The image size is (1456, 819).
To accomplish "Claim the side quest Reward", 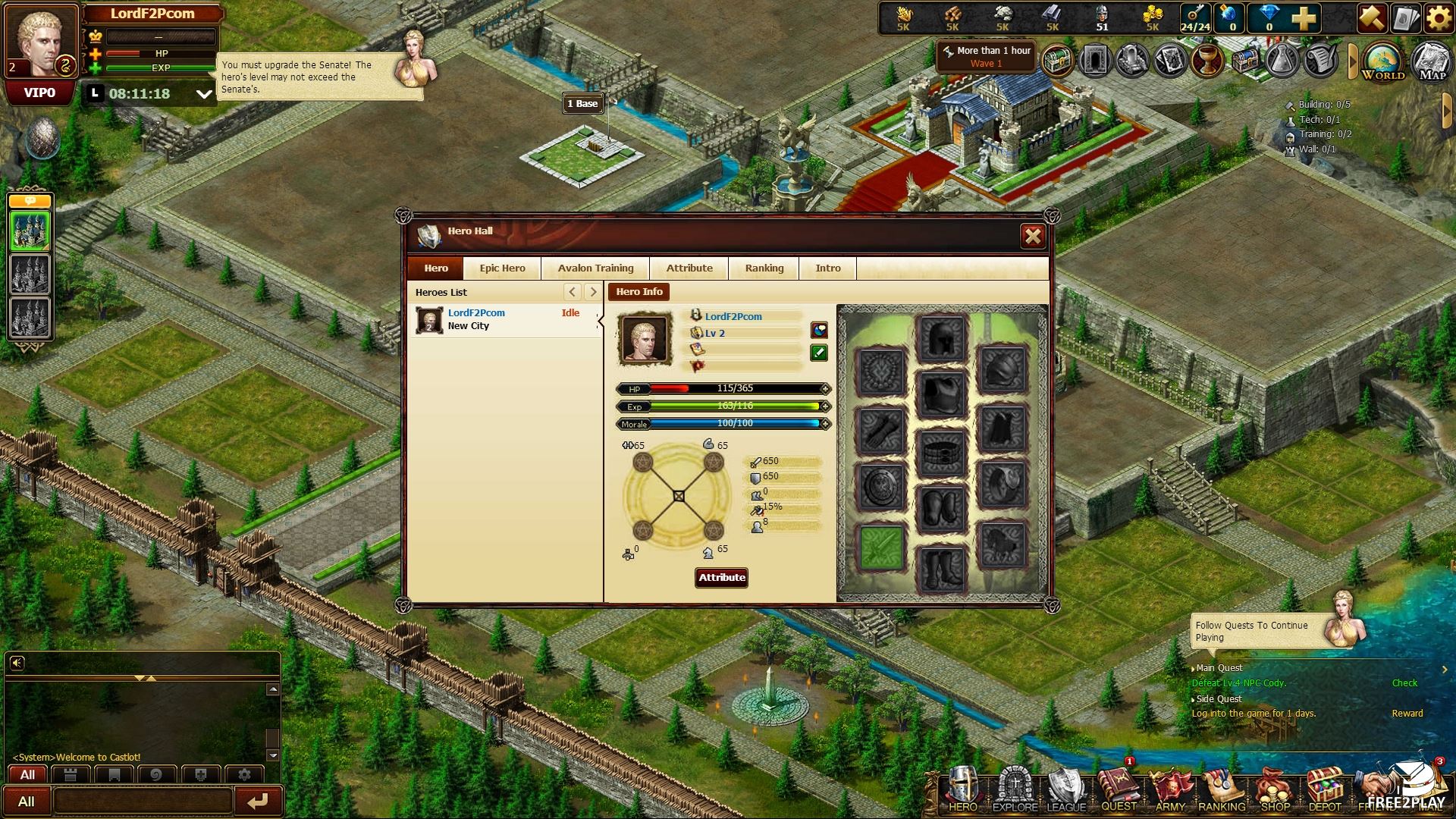I will click(x=1407, y=714).
